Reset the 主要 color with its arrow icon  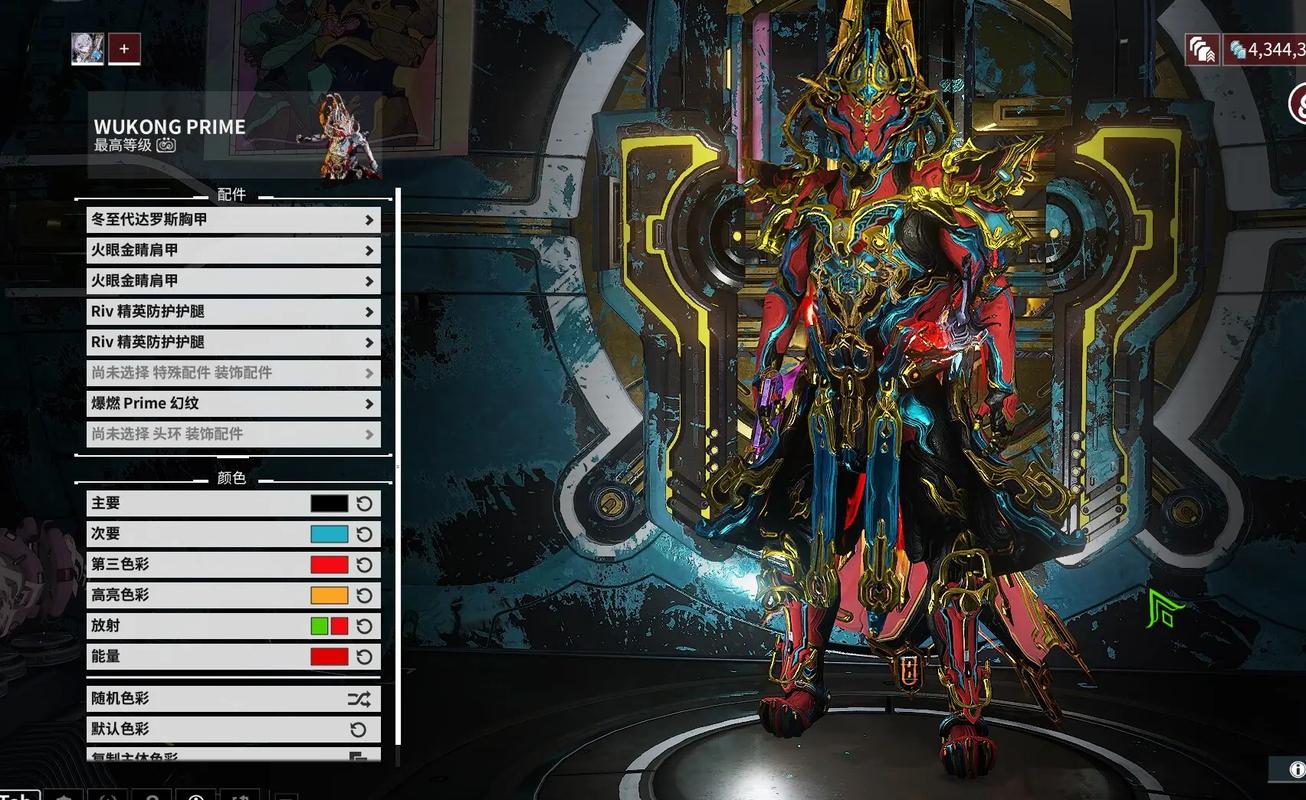point(364,504)
